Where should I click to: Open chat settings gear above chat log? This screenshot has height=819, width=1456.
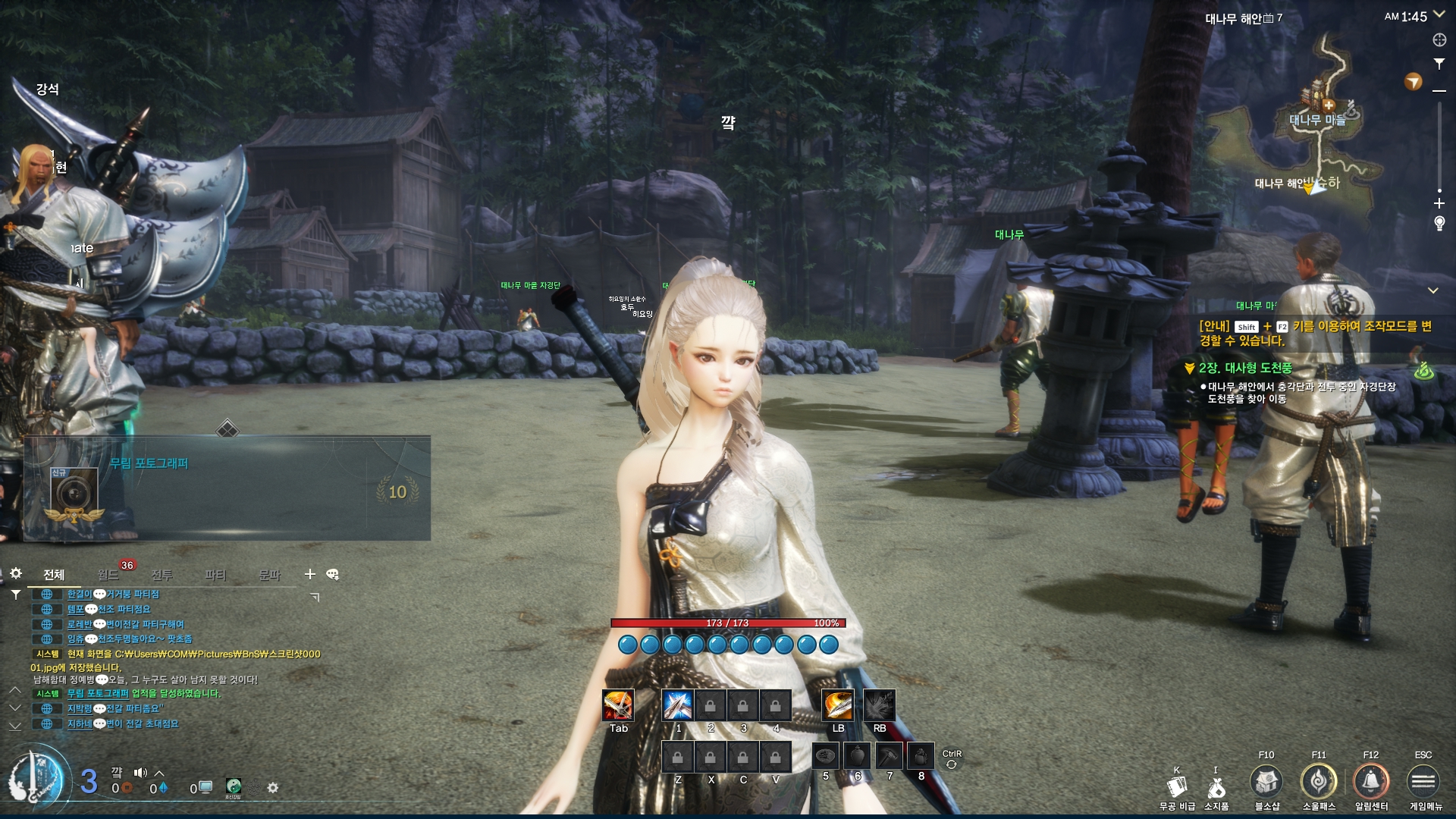[16, 573]
